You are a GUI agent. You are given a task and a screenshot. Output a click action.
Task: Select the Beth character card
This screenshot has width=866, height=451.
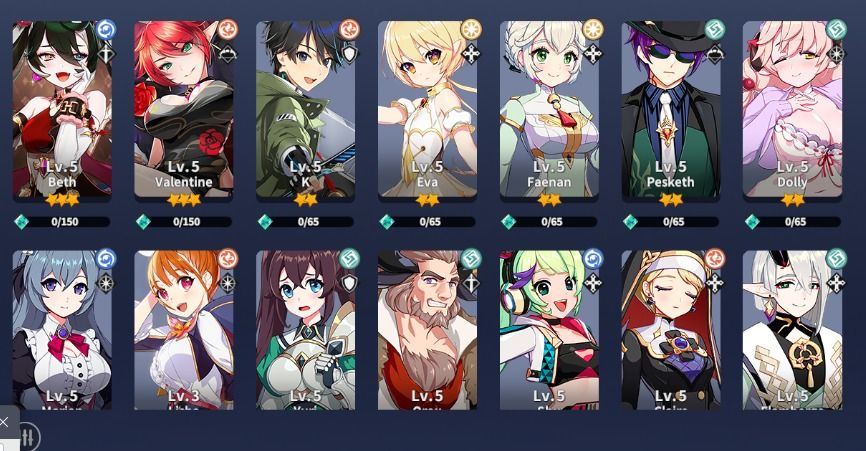pyautogui.click(x=62, y=110)
